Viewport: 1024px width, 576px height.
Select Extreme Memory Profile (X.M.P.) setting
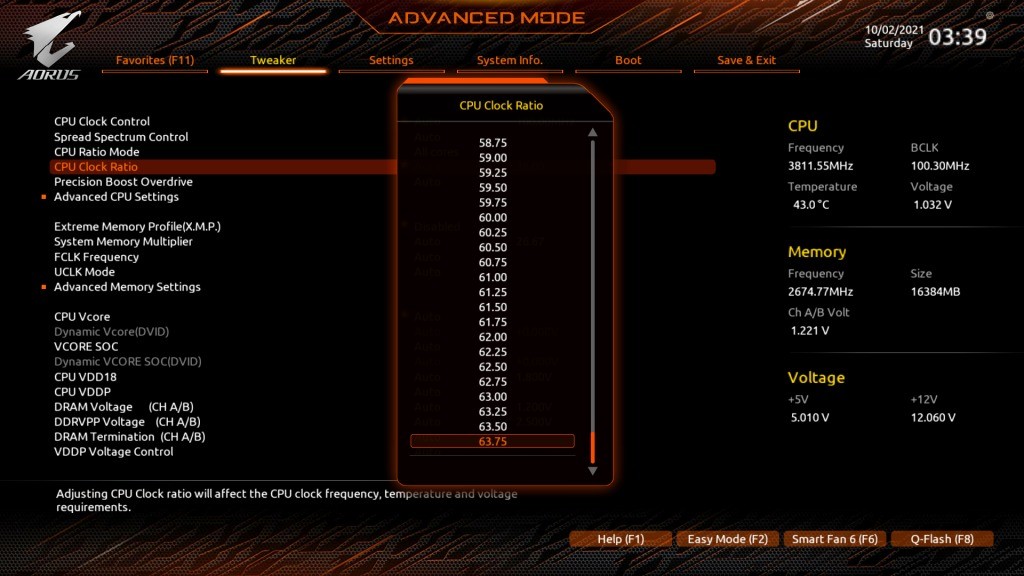(137, 227)
